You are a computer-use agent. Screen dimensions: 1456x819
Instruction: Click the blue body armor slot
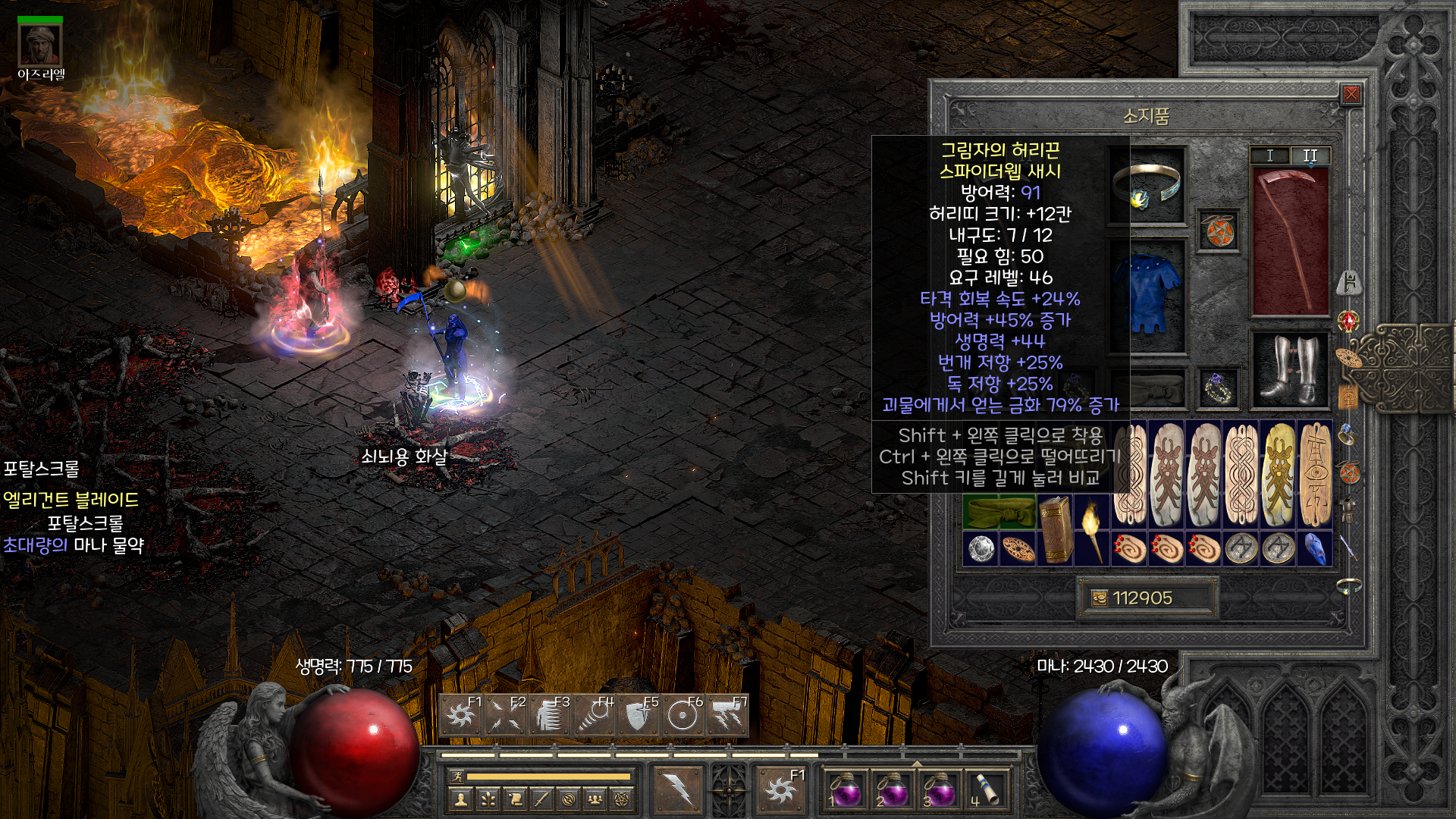click(1148, 294)
